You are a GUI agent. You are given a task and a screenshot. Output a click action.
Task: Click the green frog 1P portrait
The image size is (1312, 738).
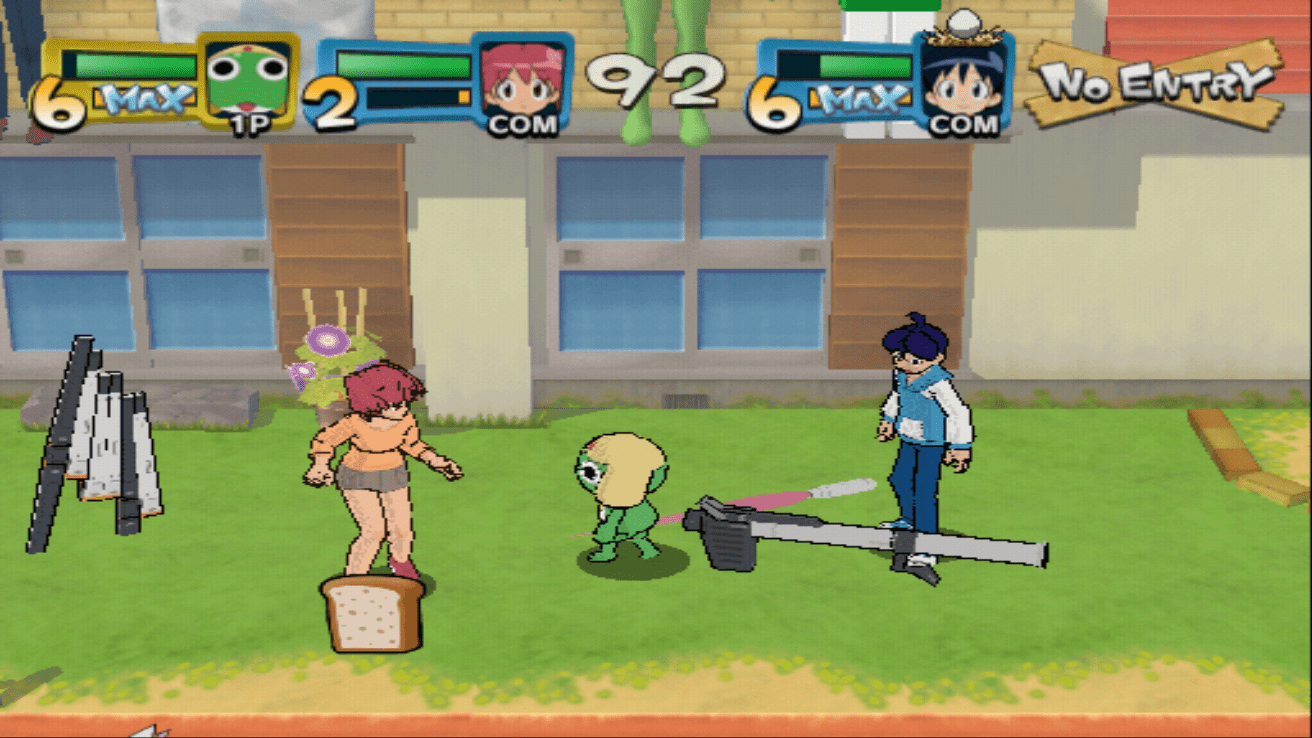click(247, 82)
